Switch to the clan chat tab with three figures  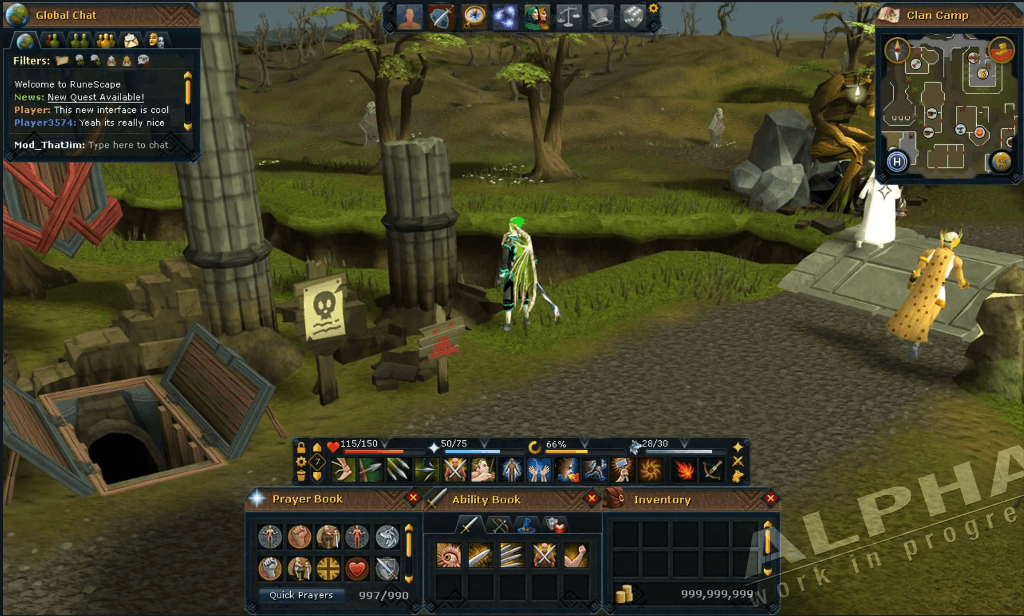(x=106, y=40)
